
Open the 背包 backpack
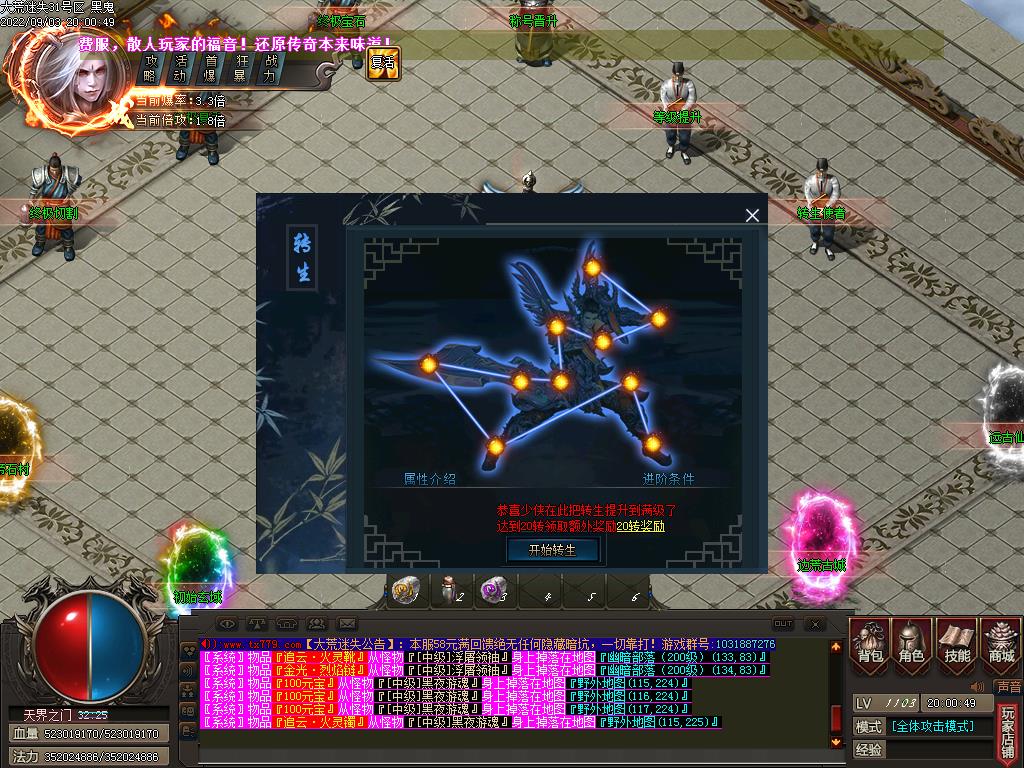(871, 644)
